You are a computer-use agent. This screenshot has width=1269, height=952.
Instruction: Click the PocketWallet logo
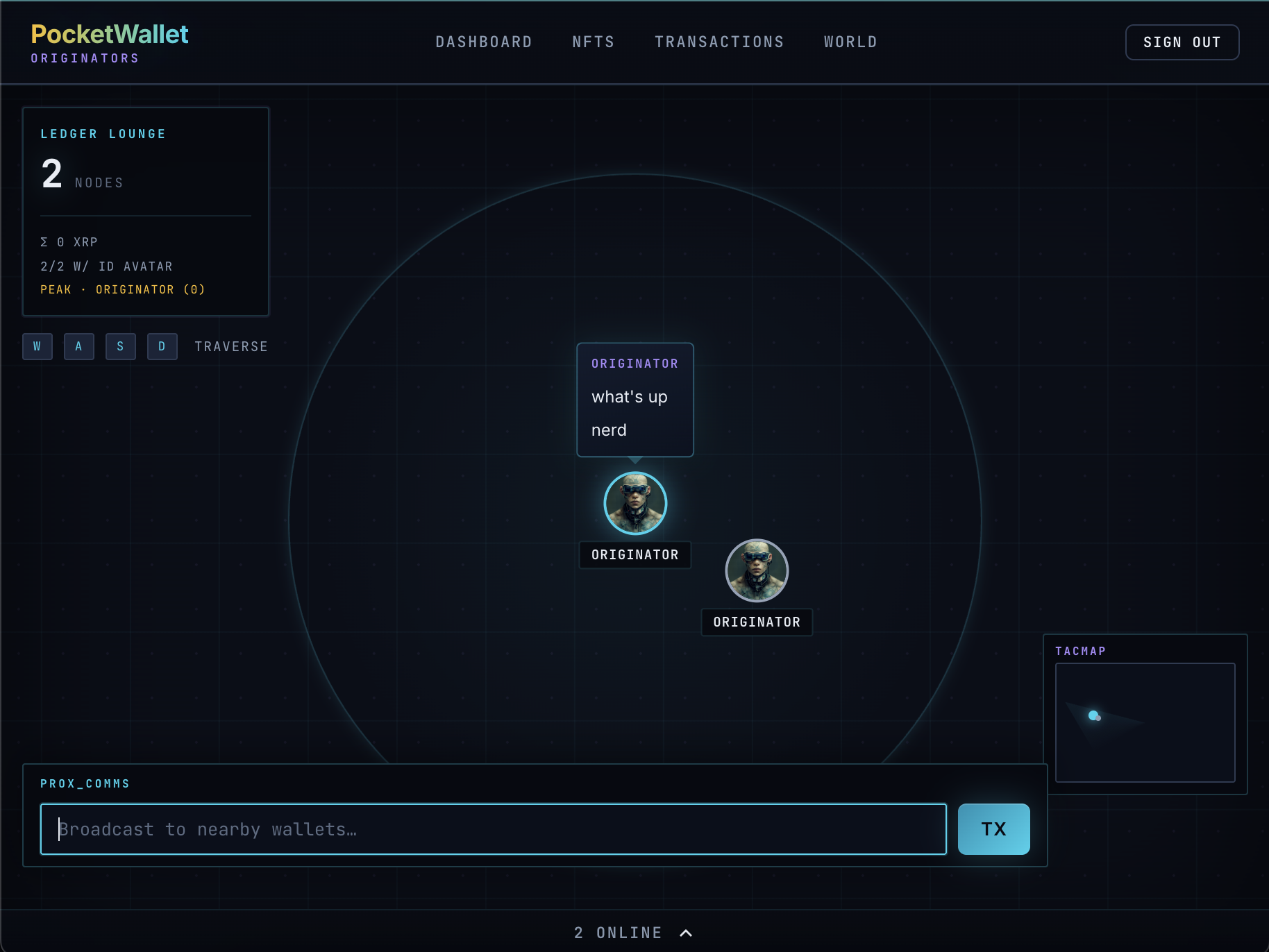(110, 35)
